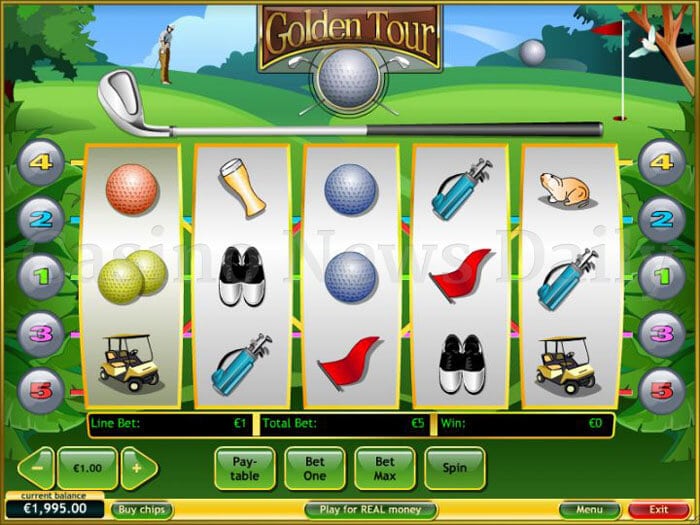The image size is (700, 525).
Task: Increase coin value with plus button
Action: [x=139, y=468]
